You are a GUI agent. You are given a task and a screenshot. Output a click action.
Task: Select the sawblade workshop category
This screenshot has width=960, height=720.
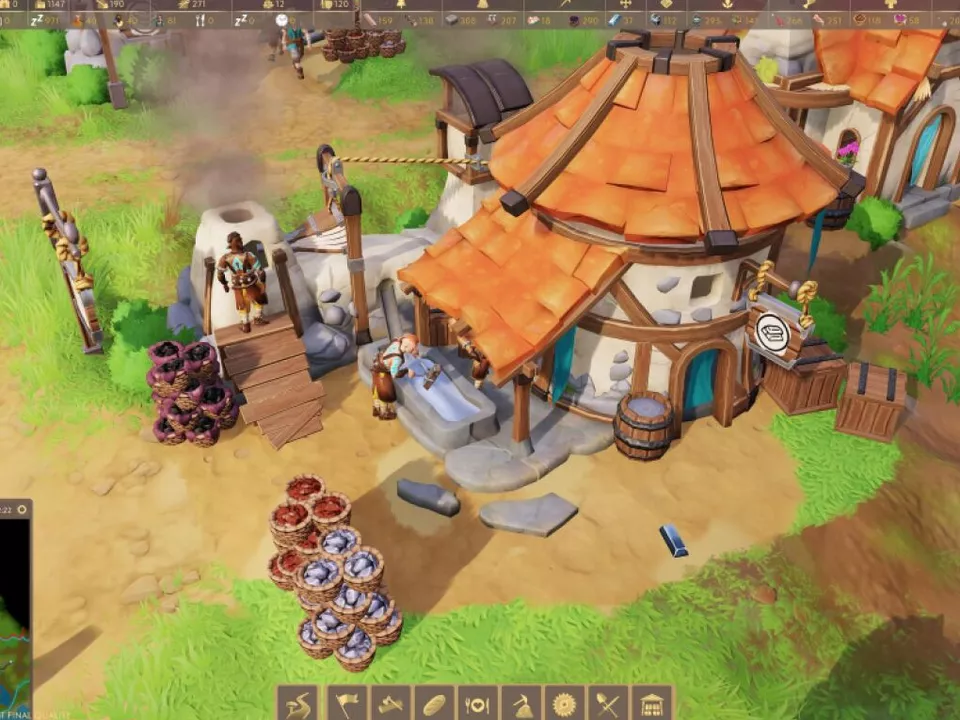pyautogui.click(x=566, y=704)
